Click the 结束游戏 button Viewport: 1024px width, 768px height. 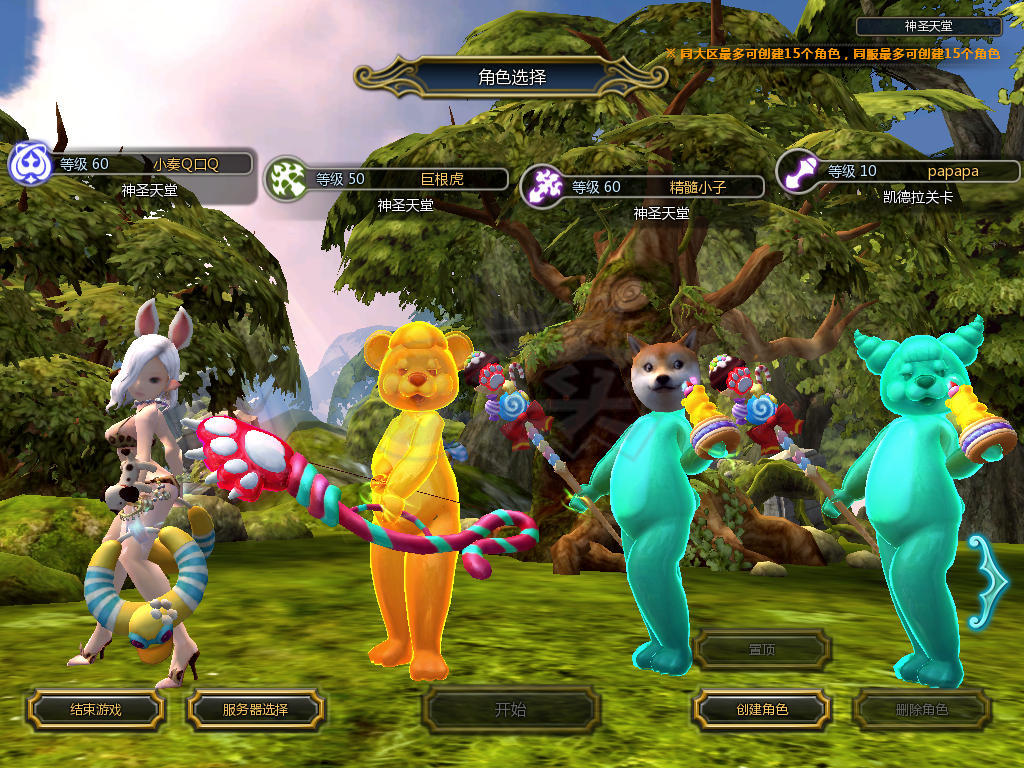tap(95, 710)
